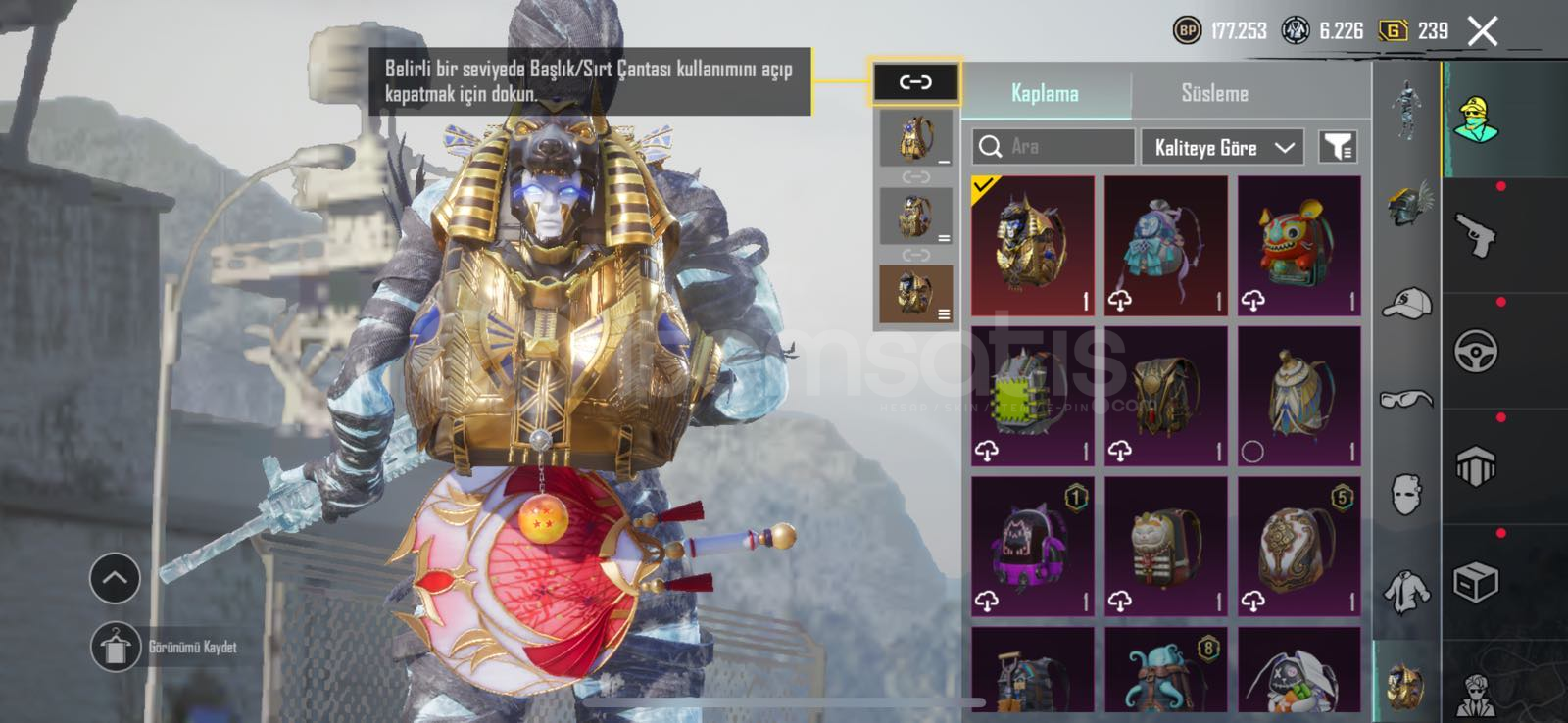Save the outfit with Görünümü Kaydet
The height and width of the screenshot is (723, 1568).
tap(117, 647)
